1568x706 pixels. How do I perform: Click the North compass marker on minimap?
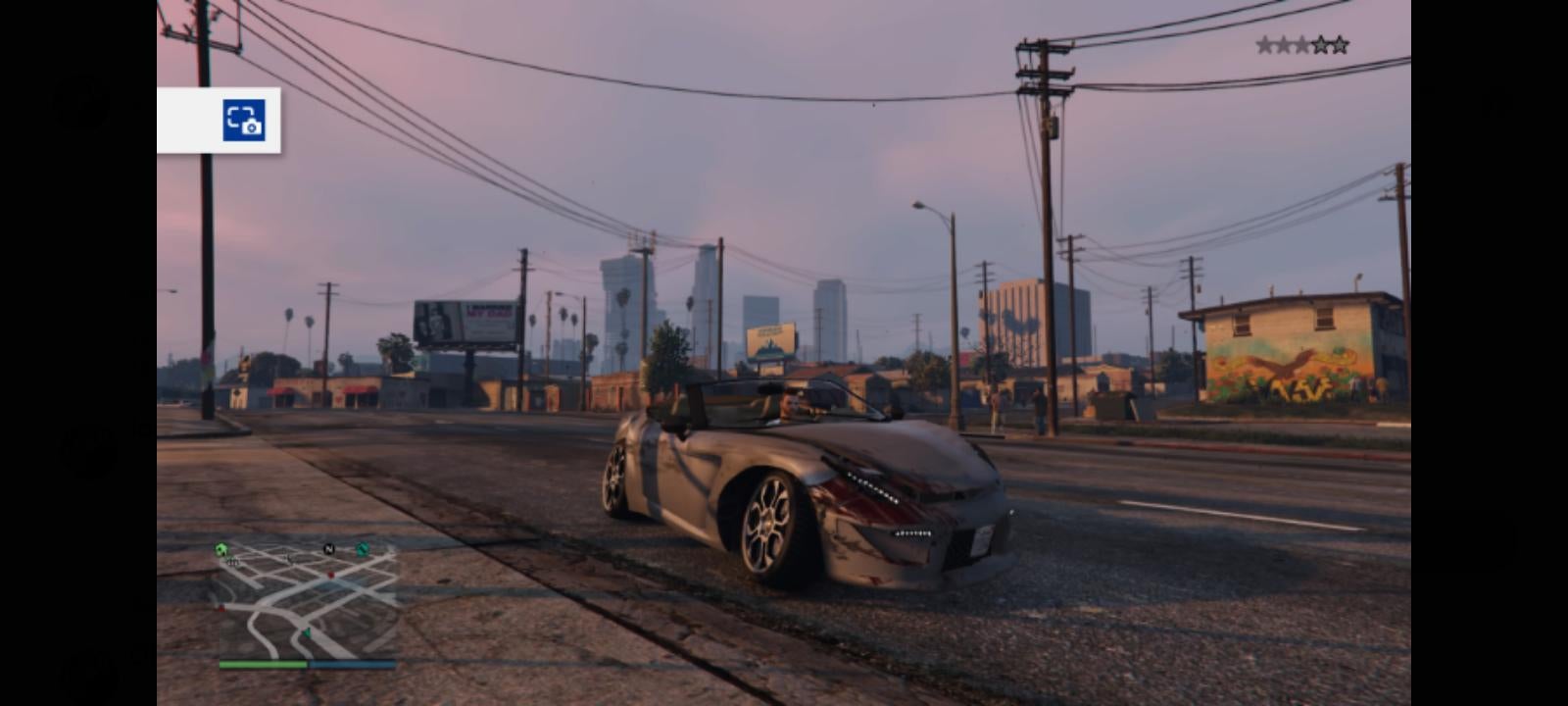click(x=329, y=549)
